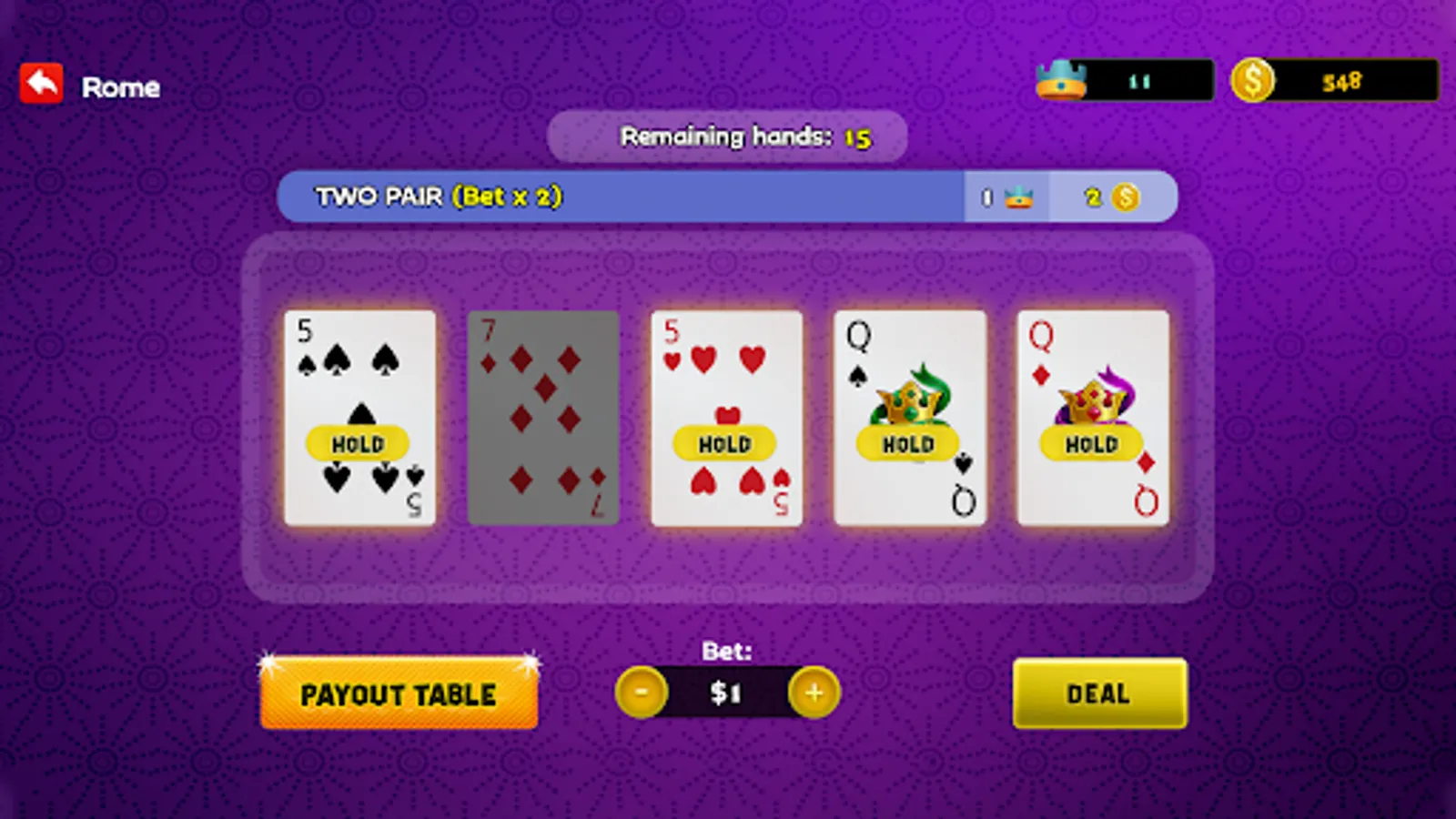Increase the bet using the plus icon

point(813,693)
